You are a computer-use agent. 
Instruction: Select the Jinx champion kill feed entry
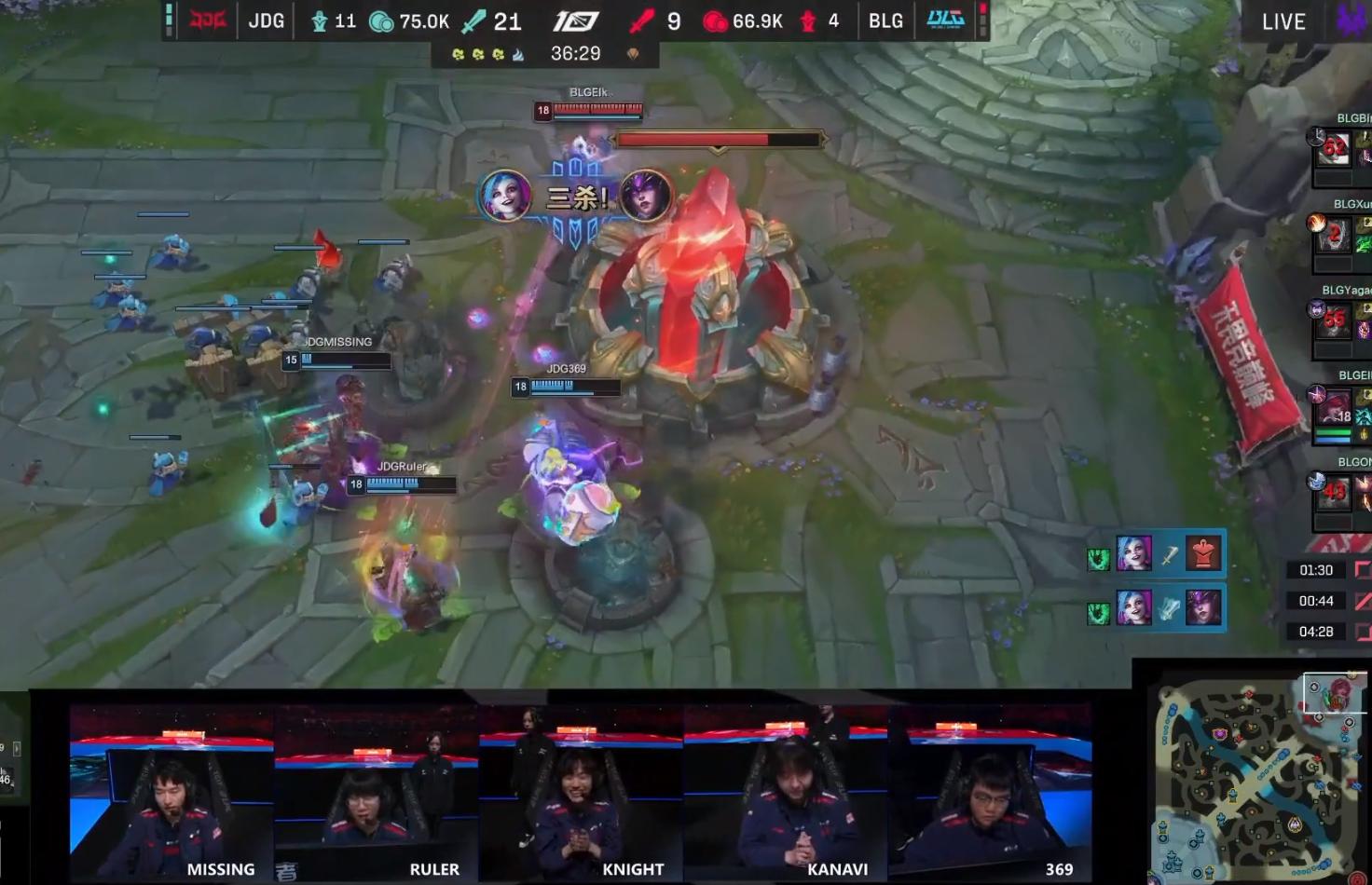click(x=1156, y=609)
